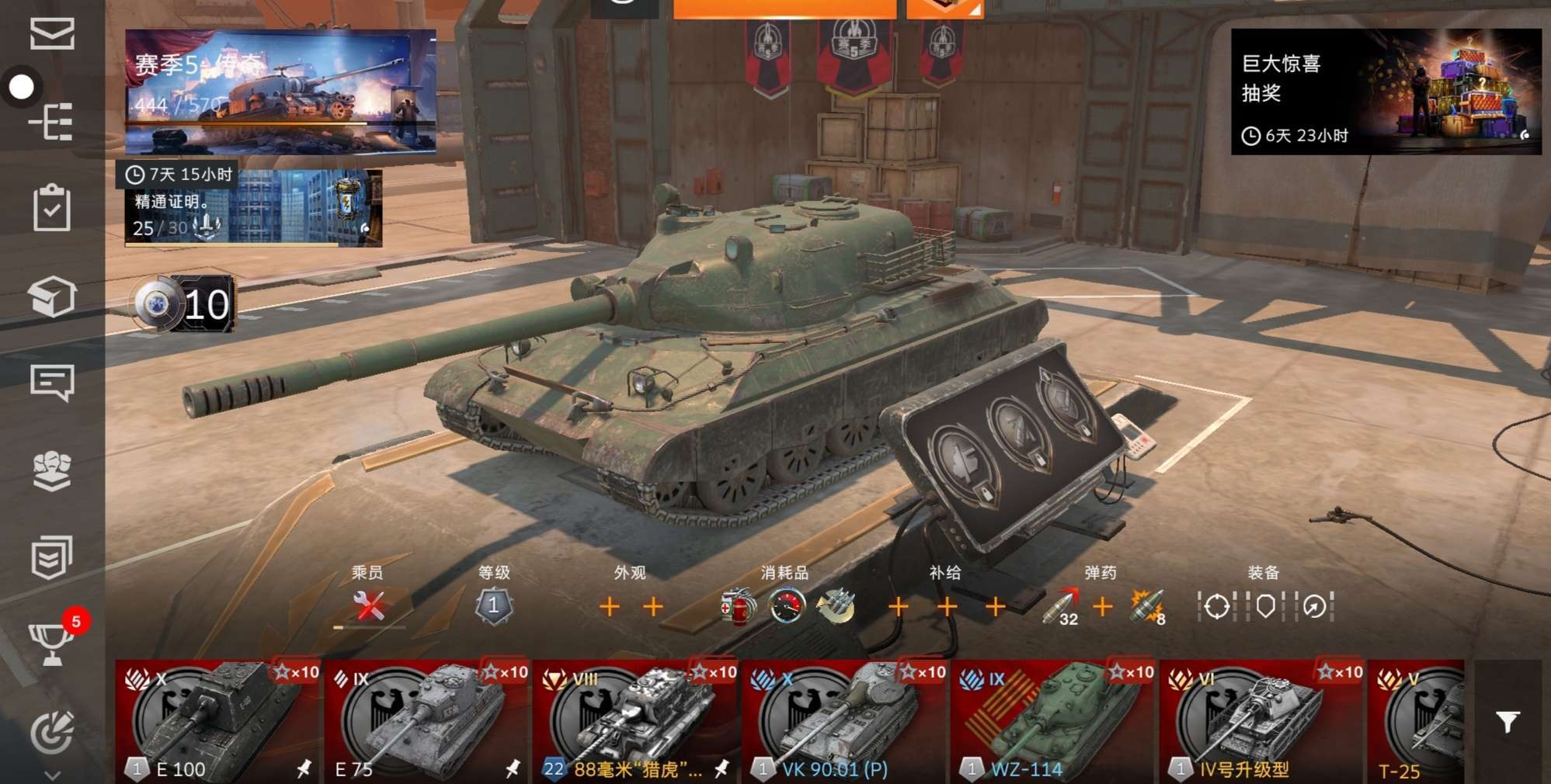
Task: Choose the IV号升级型 tank card
Action: click(x=1262, y=722)
